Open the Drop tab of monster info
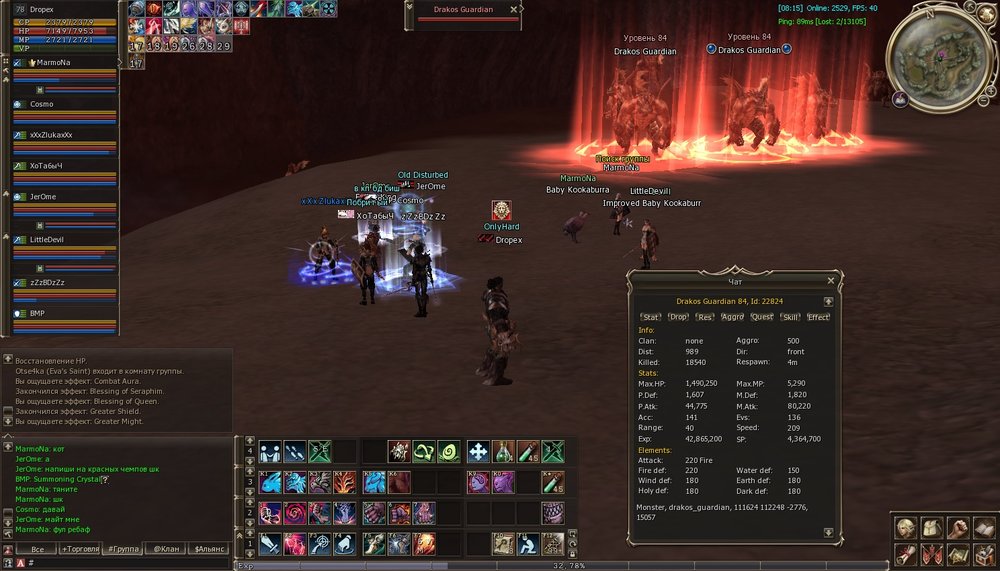Image resolution: width=1000 pixels, height=571 pixels. coord(679,317)
